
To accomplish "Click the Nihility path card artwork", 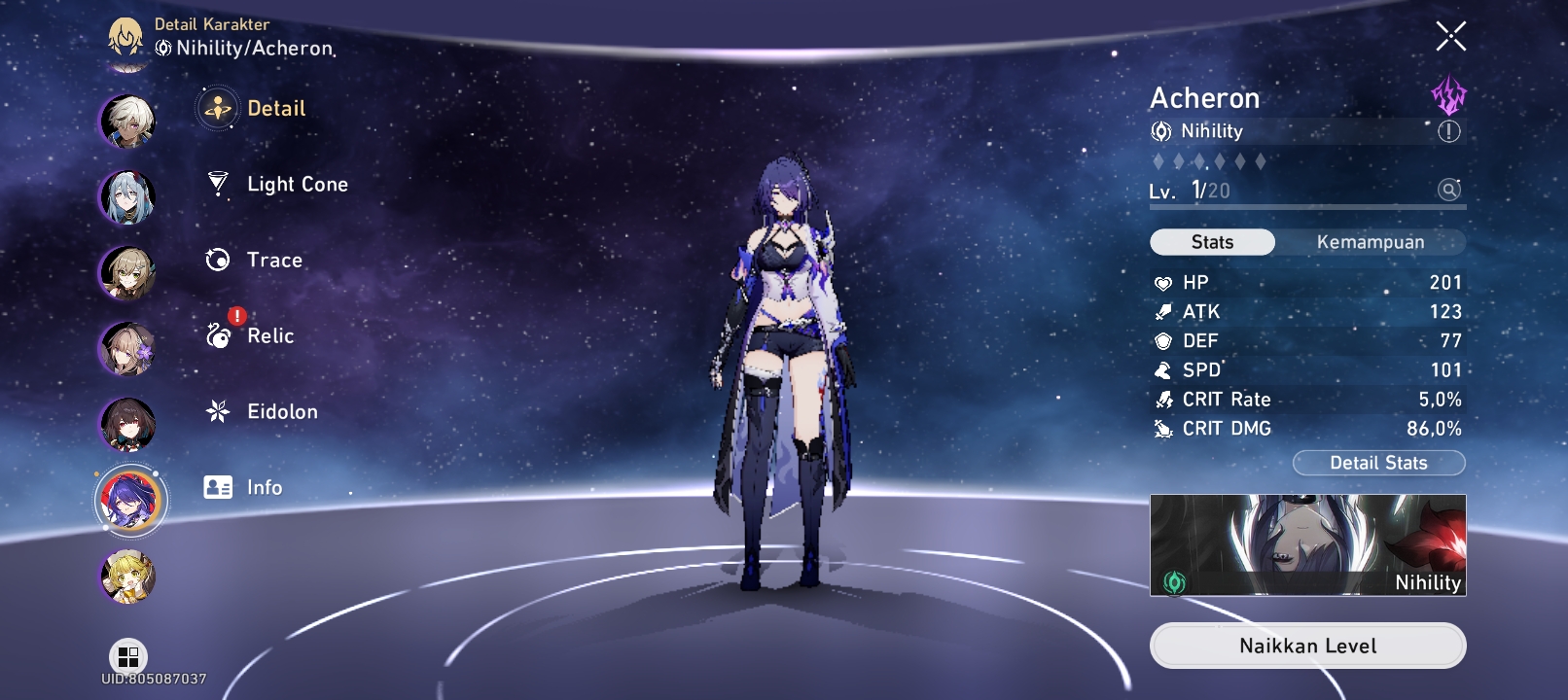I will (1307, 544).
